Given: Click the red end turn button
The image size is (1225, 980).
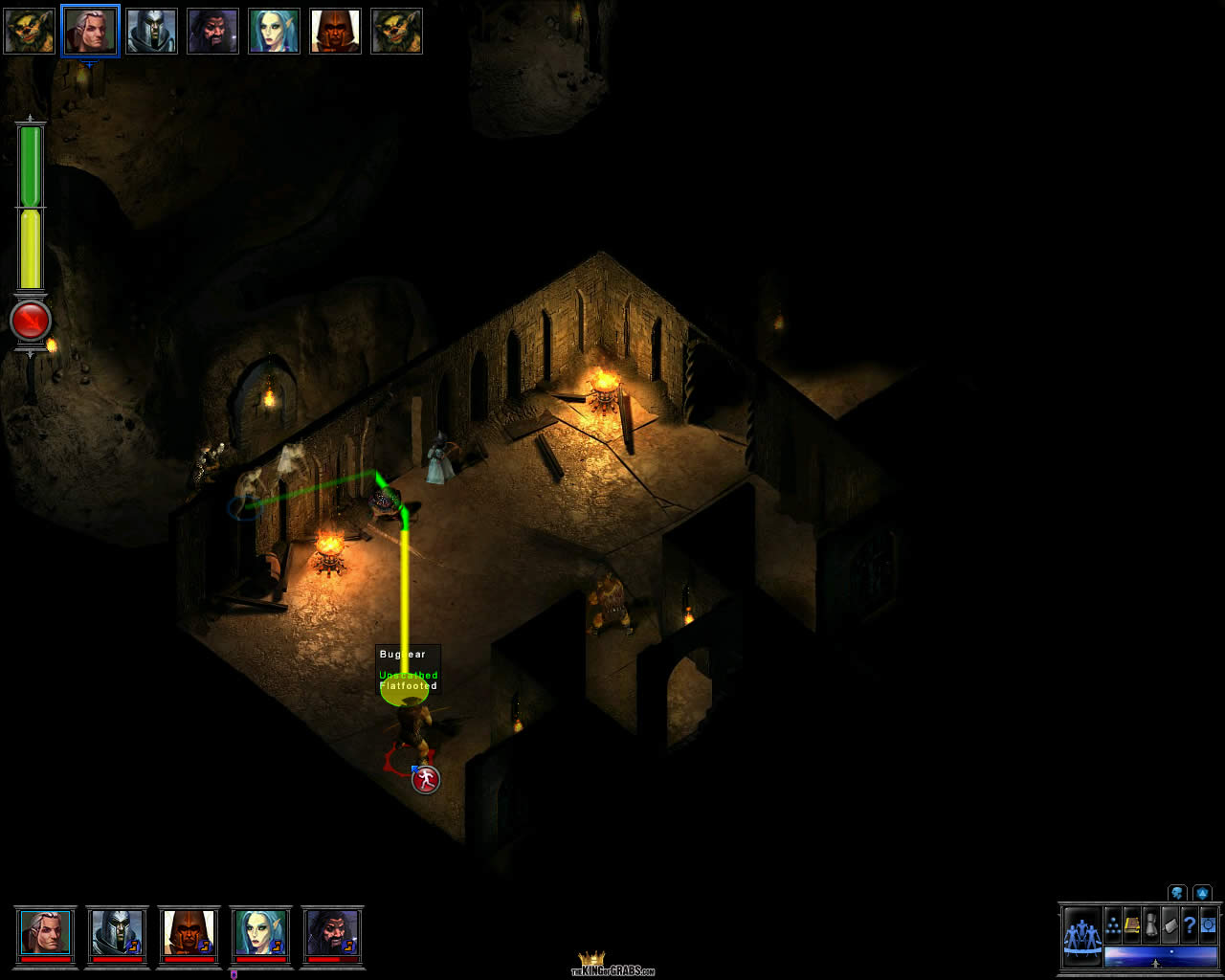Looking at the screenshot, I should pos(31,321).
